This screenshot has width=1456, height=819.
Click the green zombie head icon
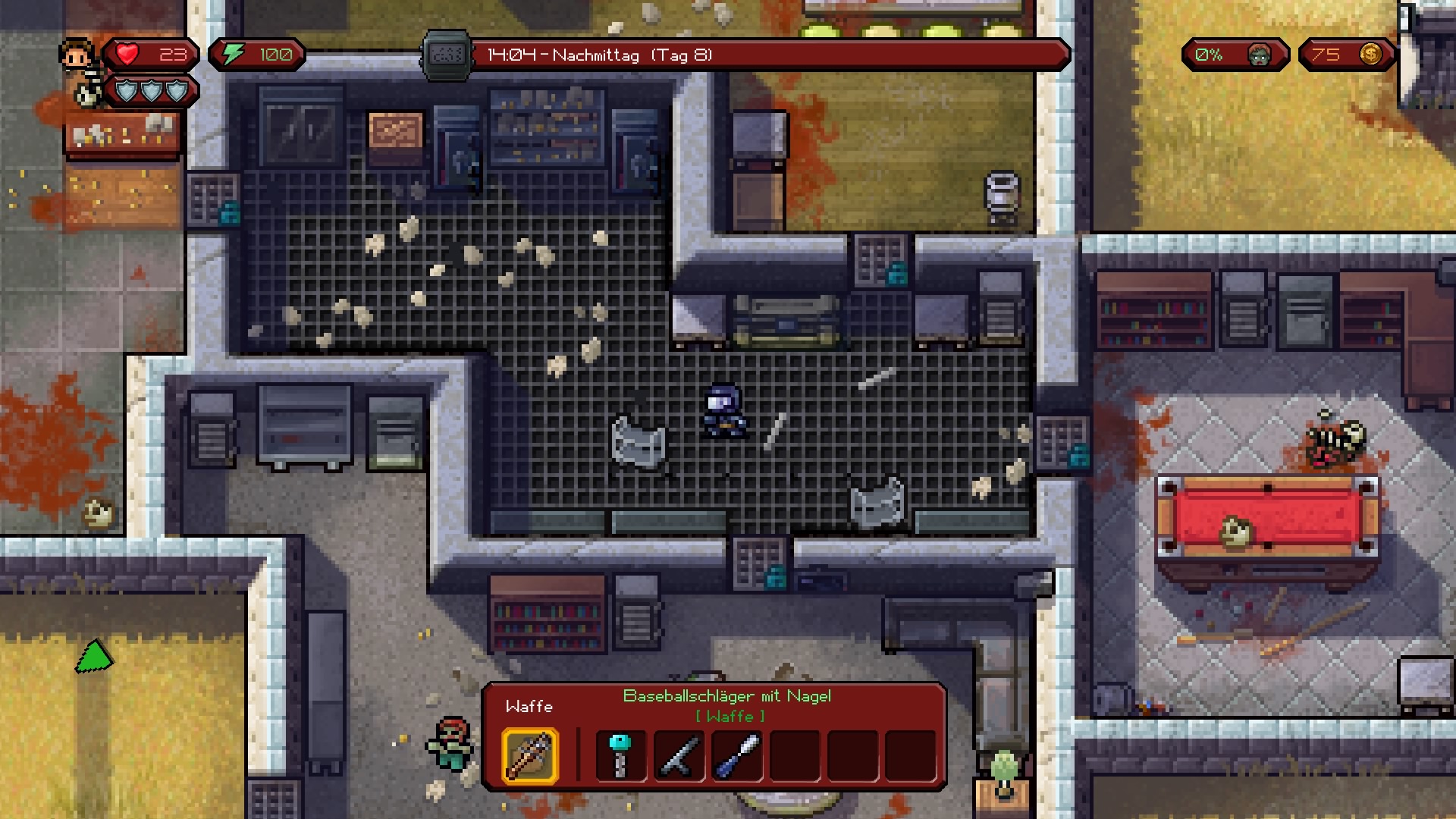[x=1259, y=55]
